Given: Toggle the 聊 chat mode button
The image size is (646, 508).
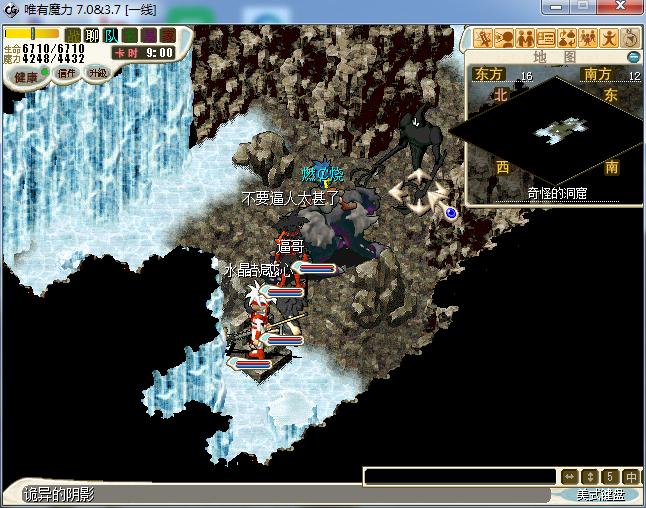Looking at the screenshot, I should [x=92, y=35].
